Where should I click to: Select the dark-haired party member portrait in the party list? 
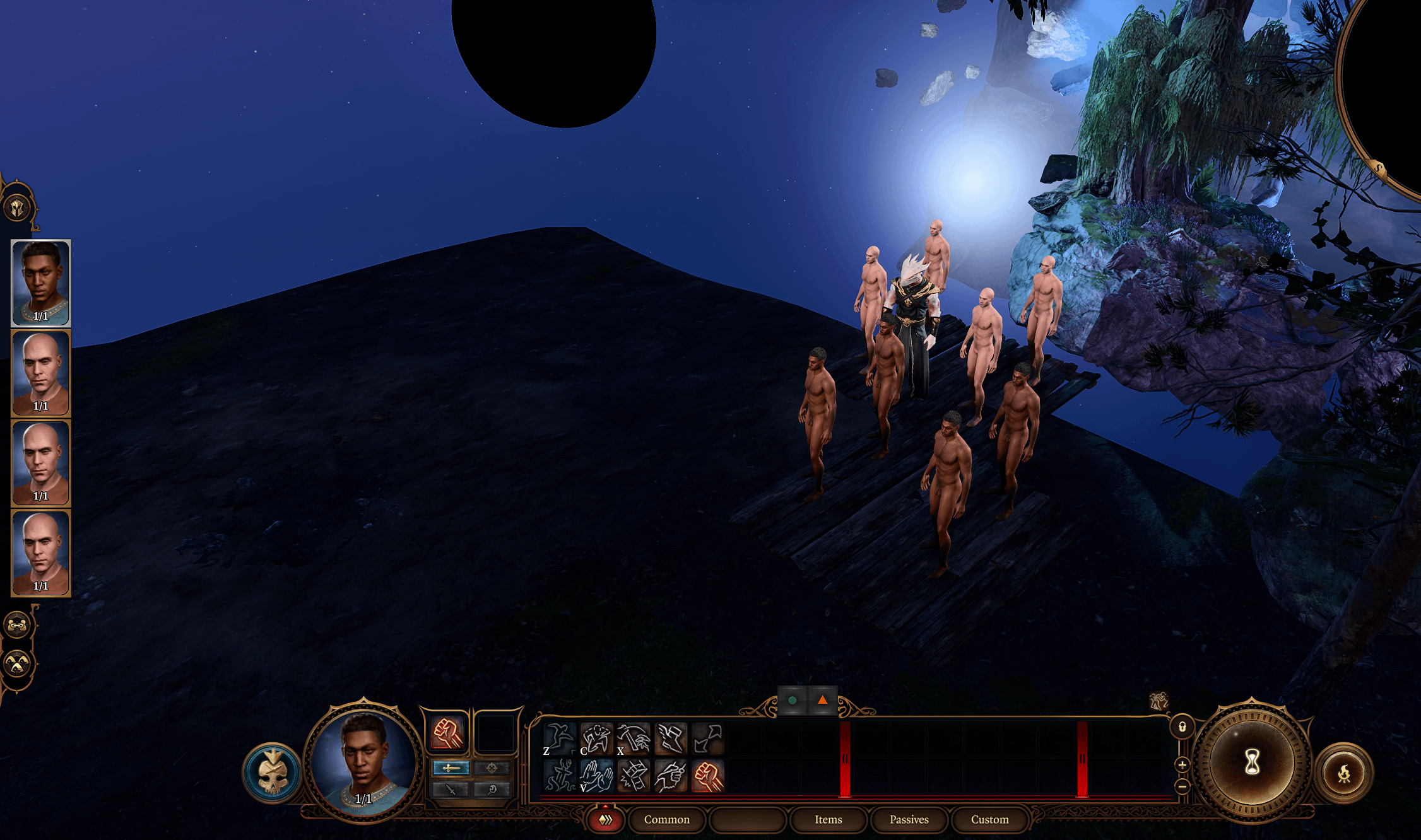pos(41,283)
